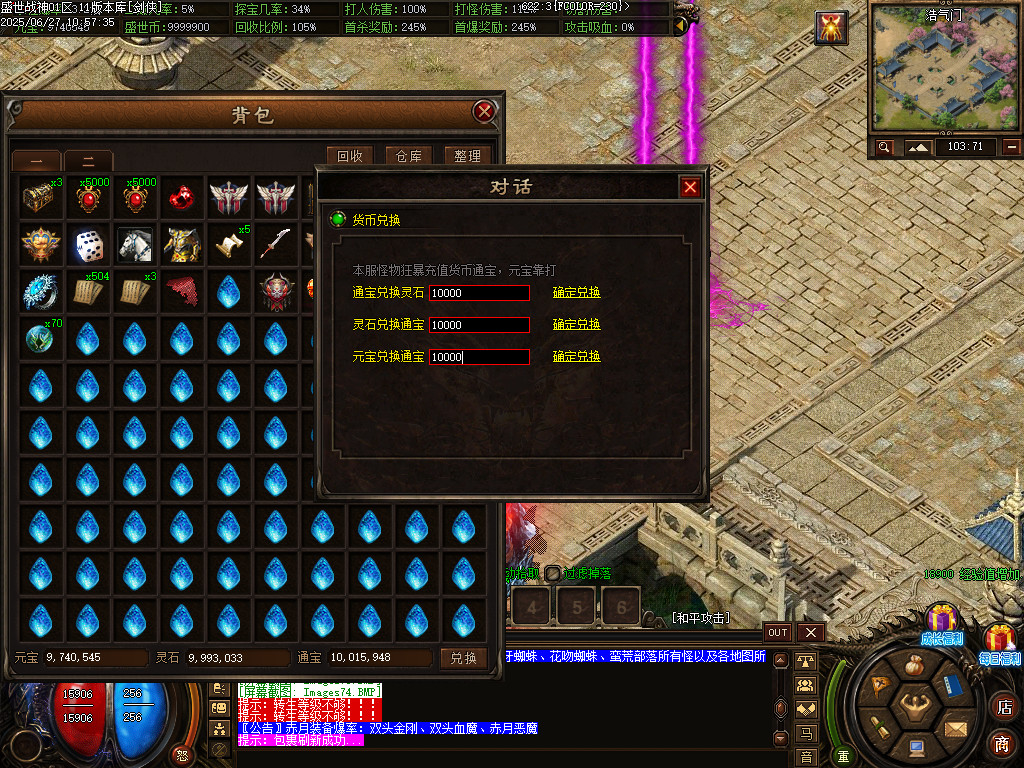Open the 回收 recycle function
This screenshot has height=768, width=1024.
click(350, 156)
